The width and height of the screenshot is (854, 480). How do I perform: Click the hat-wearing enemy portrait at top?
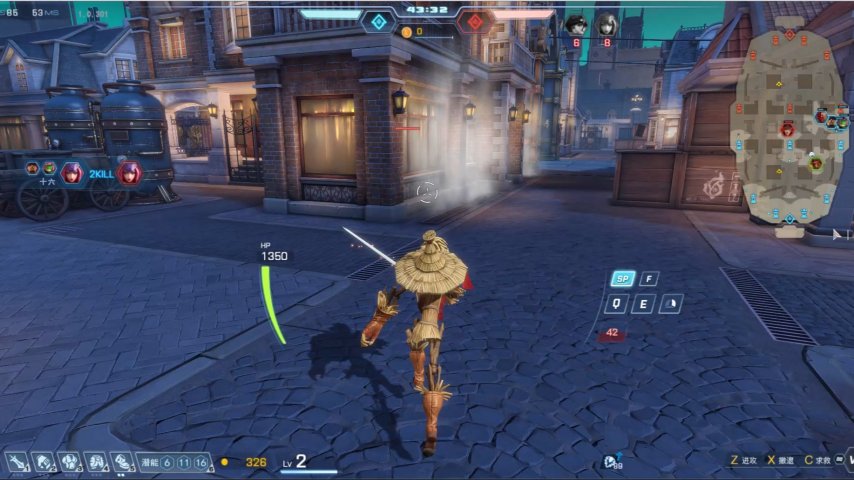coord(576,23)
